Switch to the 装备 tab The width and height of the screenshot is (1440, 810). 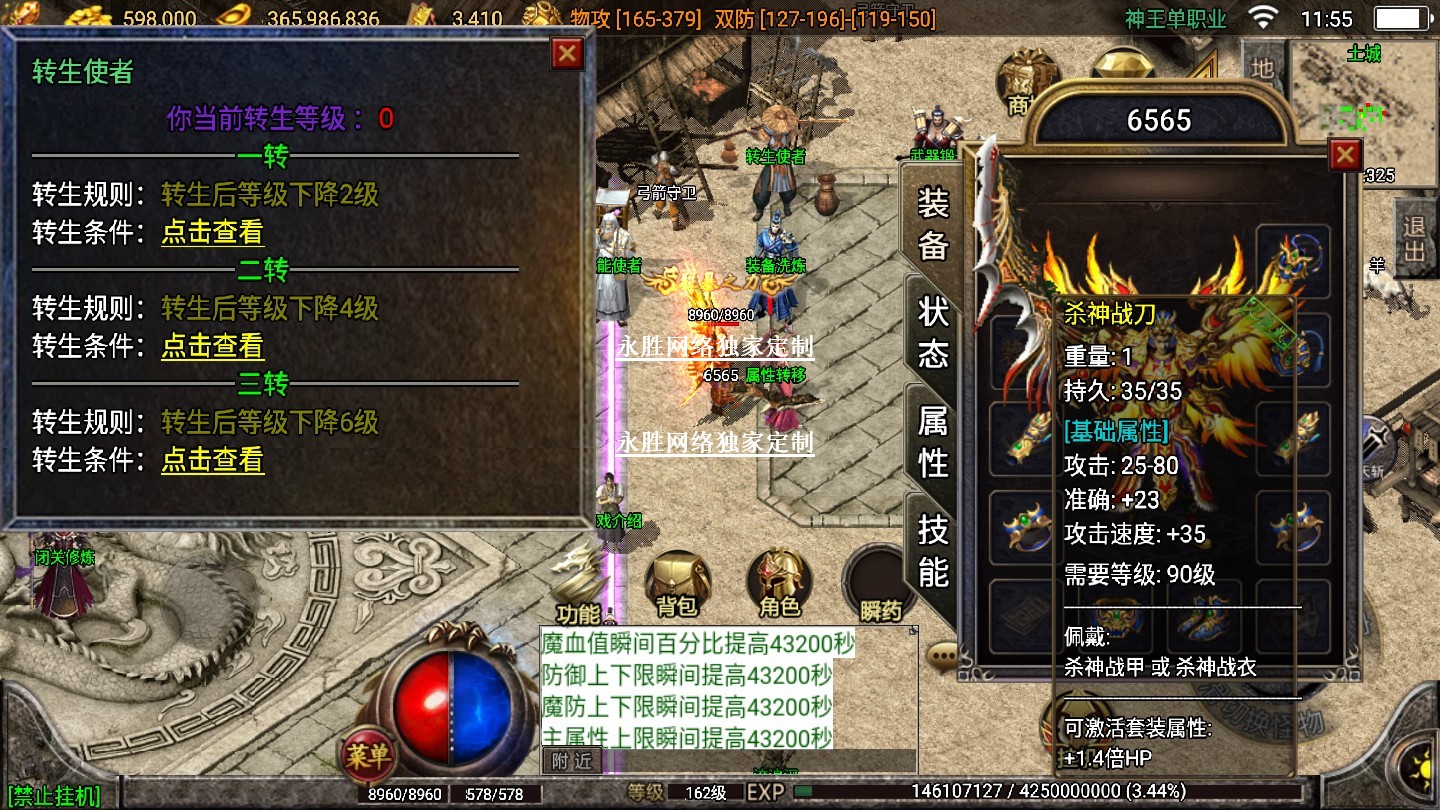click(x=932, y=225)
